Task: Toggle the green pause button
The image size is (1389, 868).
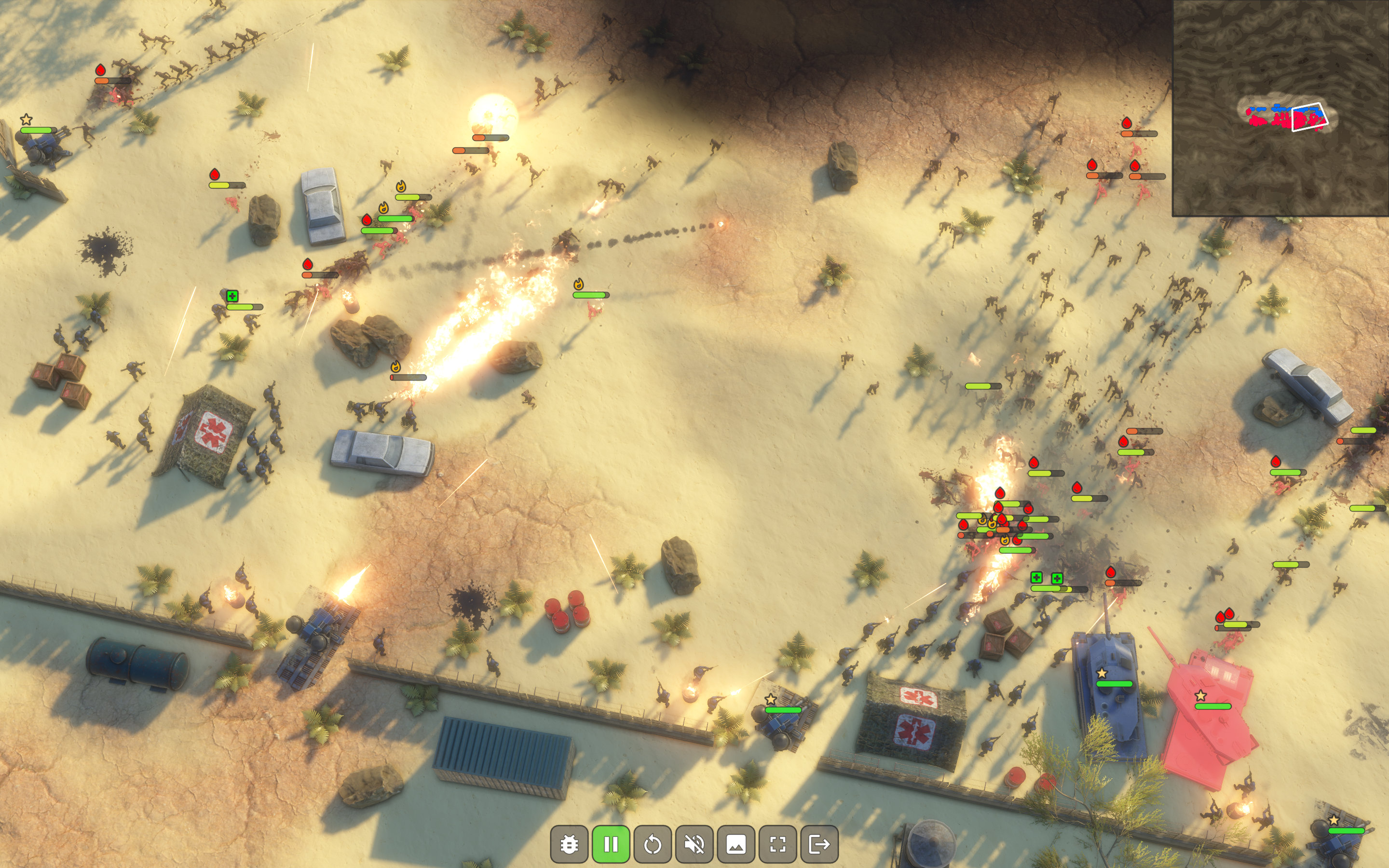Action: (x=611, y=844)
